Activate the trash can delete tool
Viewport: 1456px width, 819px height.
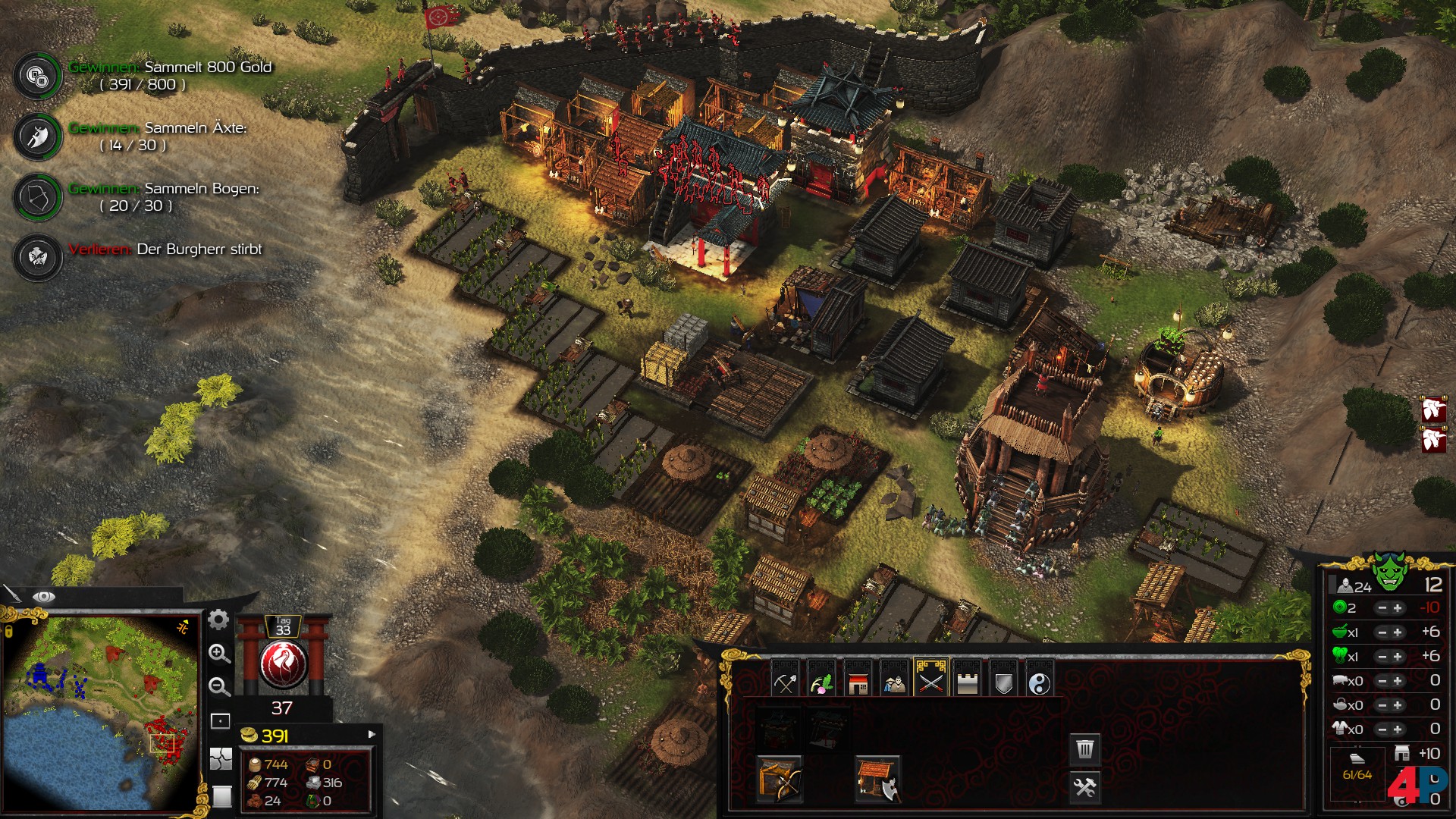(x=1085, y=749)
